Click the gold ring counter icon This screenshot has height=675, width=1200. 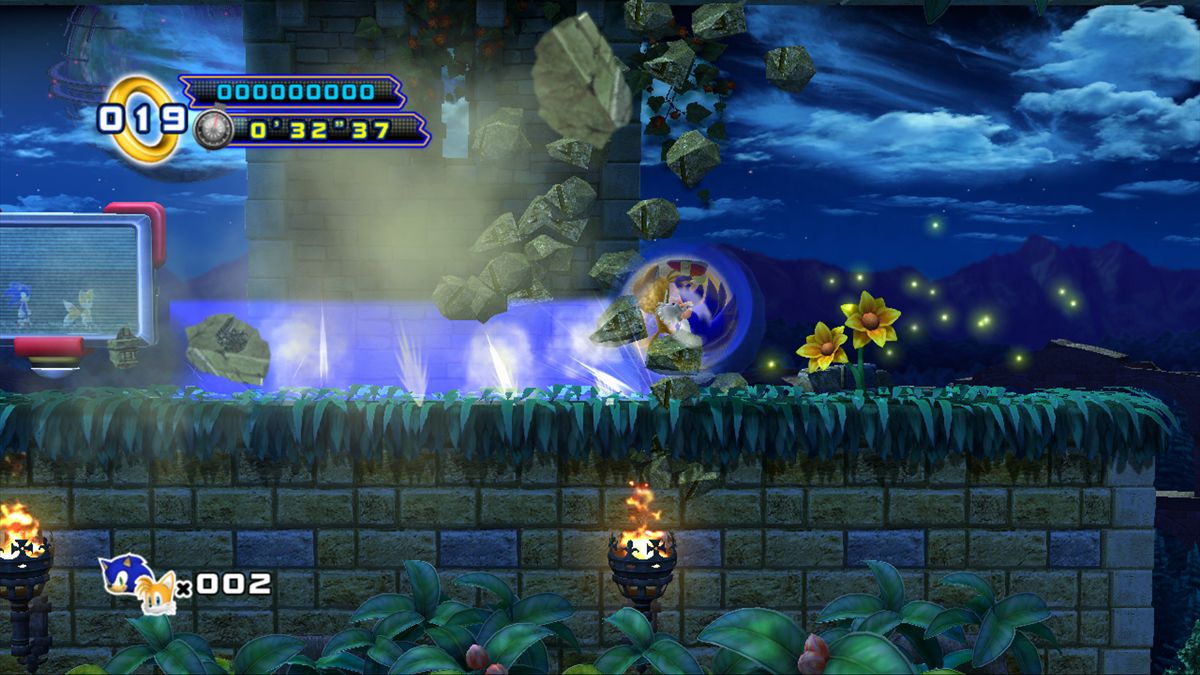click(x=142, y=118)
